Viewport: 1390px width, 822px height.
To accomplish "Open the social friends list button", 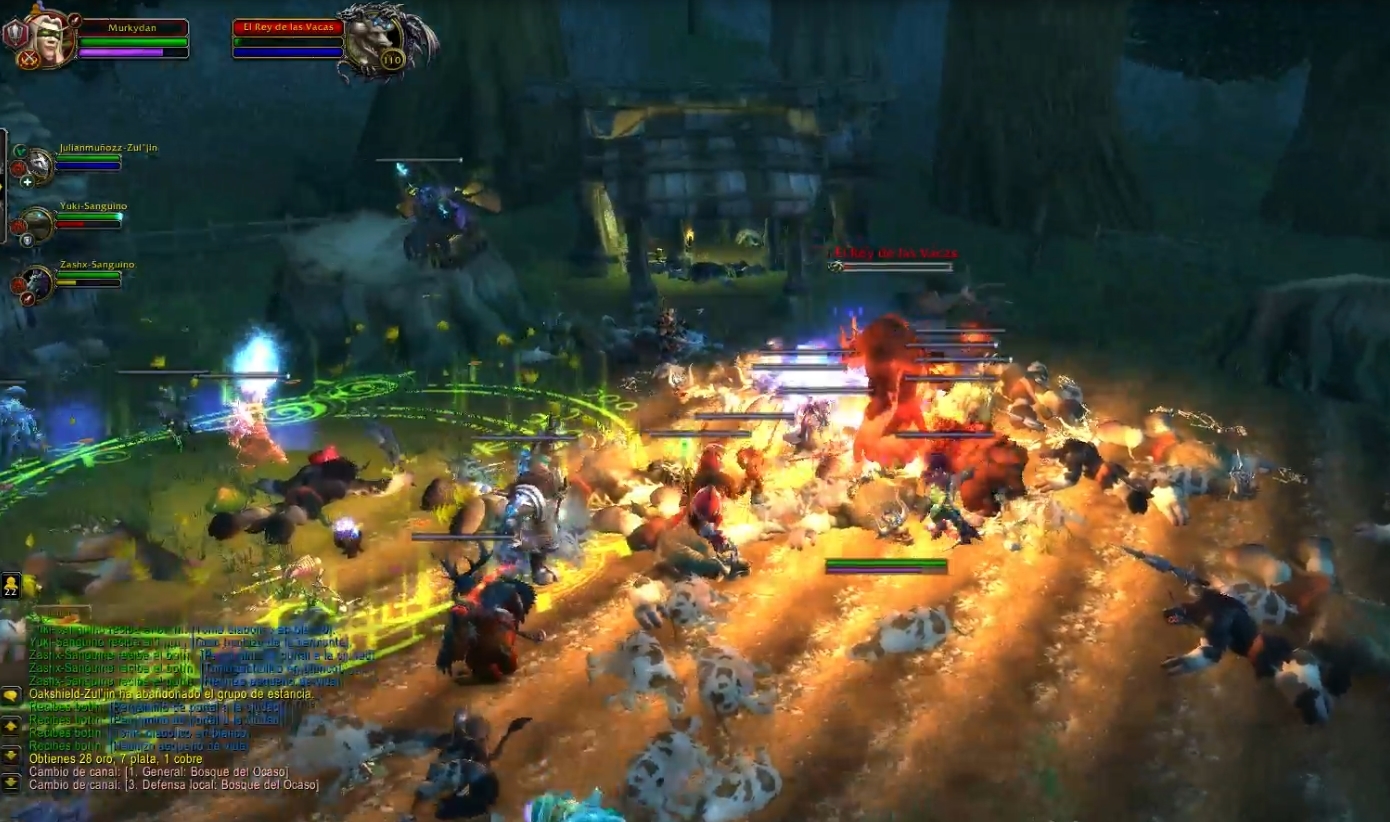I will point(11,585).
